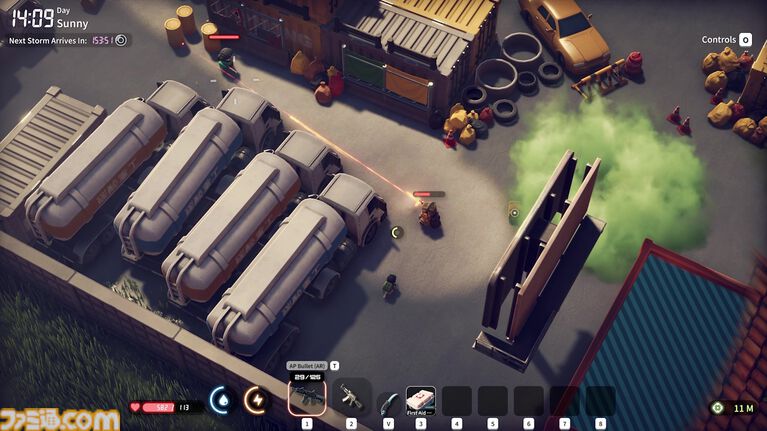Image resolution: width=767 pixels, height=431 pixels.
Task: Click the green distance marker icon
Action: click(x=717, y=407)
